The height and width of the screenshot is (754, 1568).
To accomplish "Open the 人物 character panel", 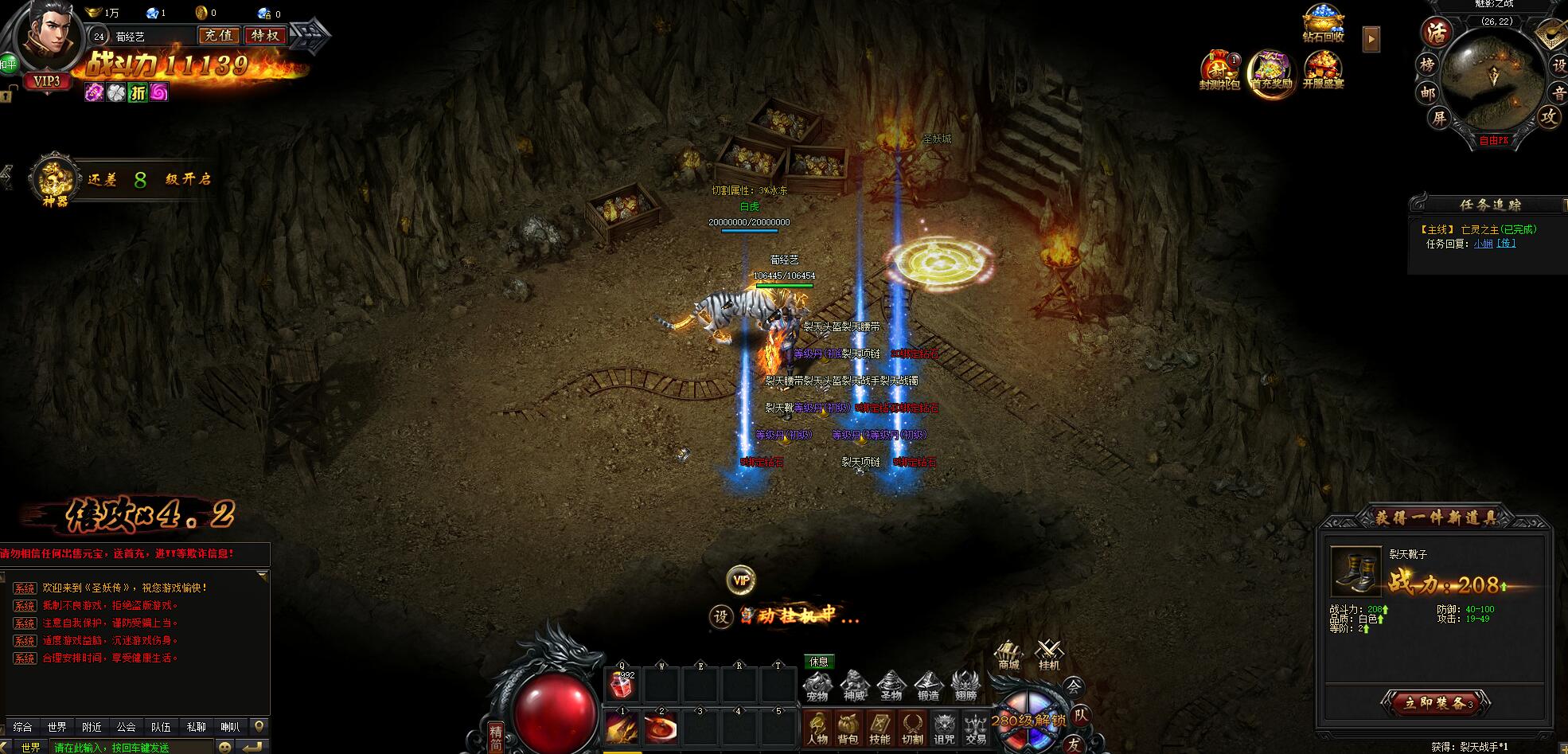I will (x=817, y=728).
